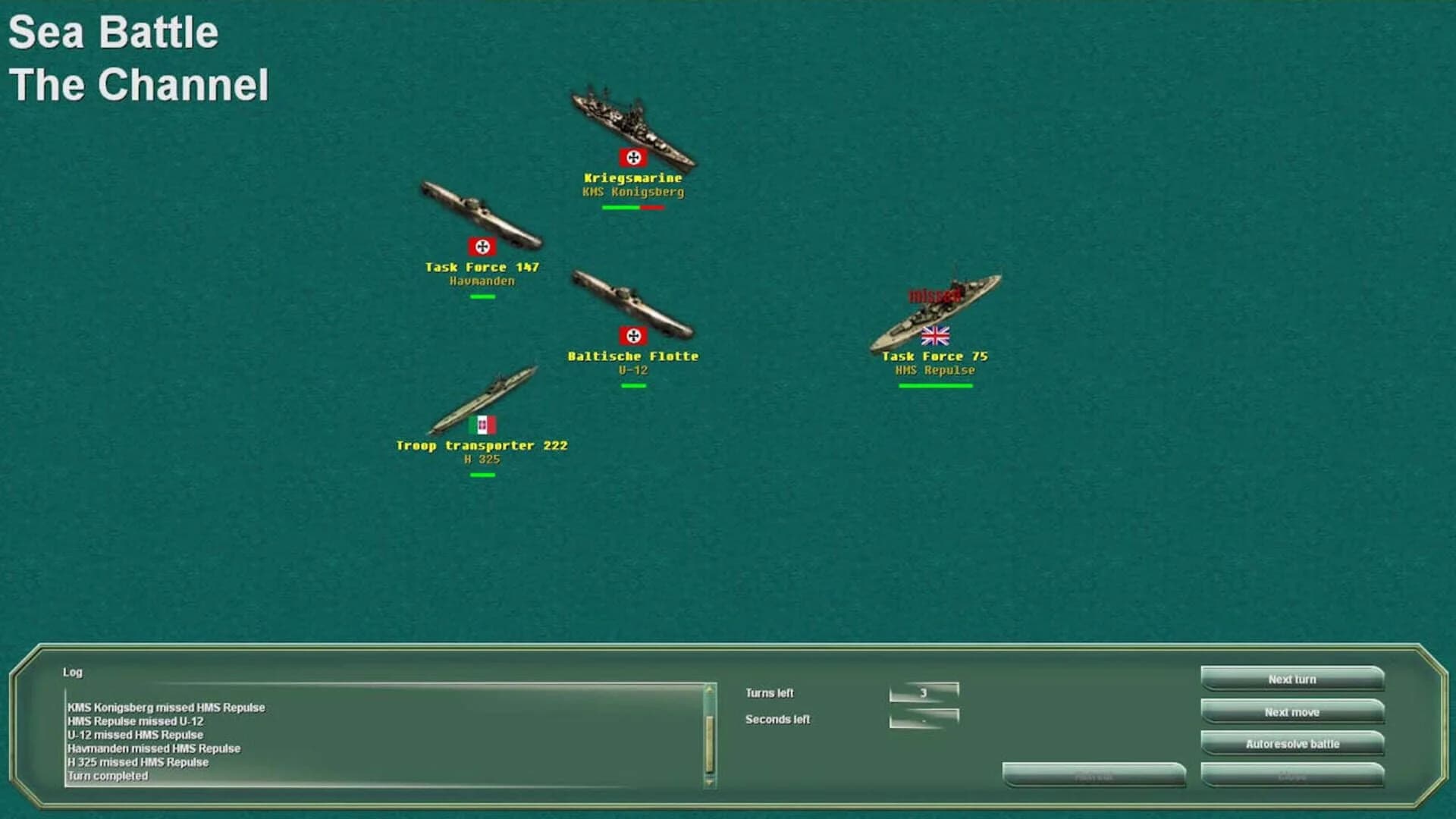
Task: Click the Italian flag above Troop transporter 222
Action: pyautogui.click(x=485, y=425)
